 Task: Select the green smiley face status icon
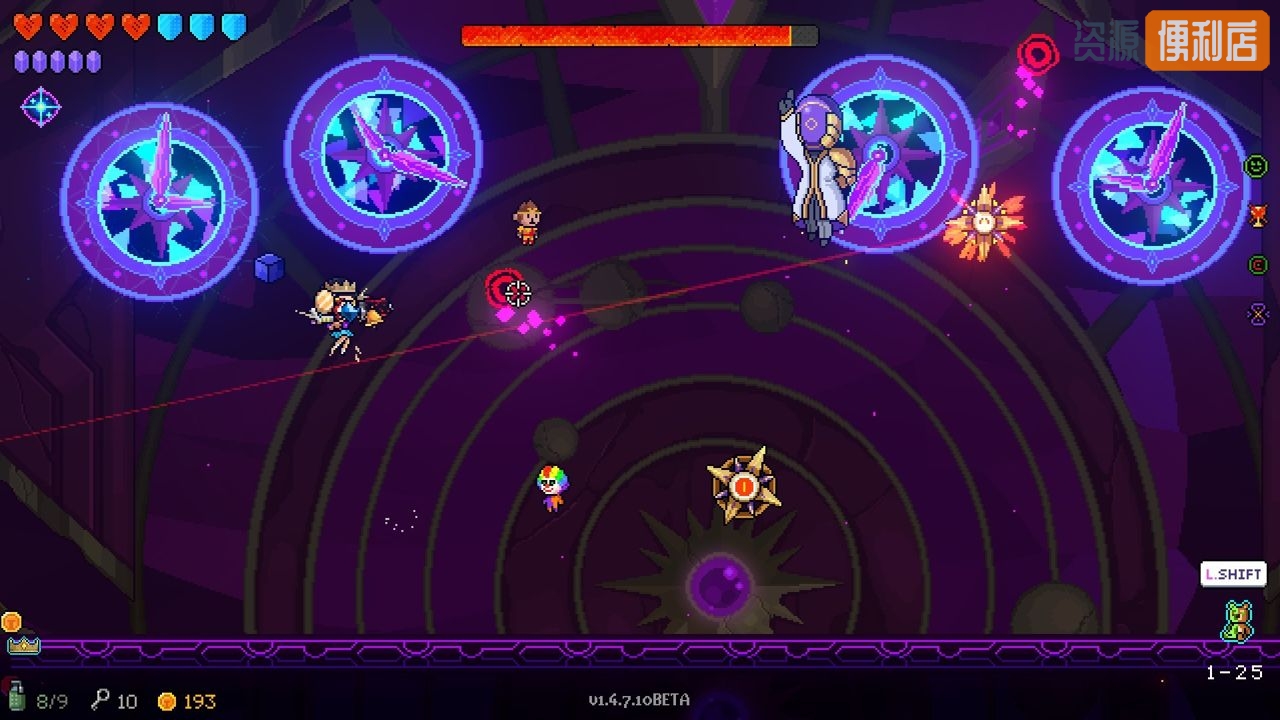coord(1256,166)
